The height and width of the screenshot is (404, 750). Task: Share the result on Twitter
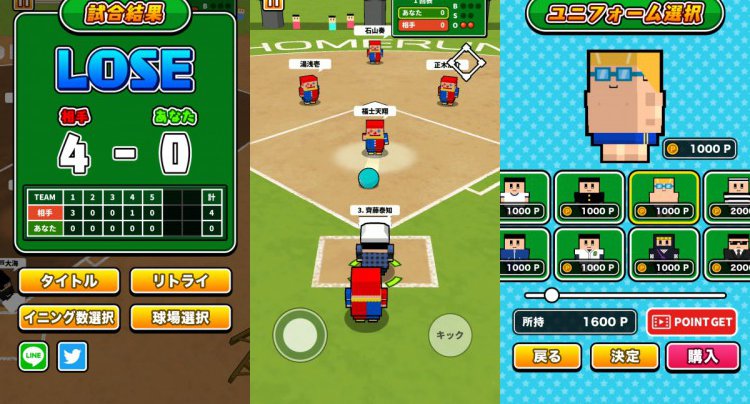coord(72,356)
